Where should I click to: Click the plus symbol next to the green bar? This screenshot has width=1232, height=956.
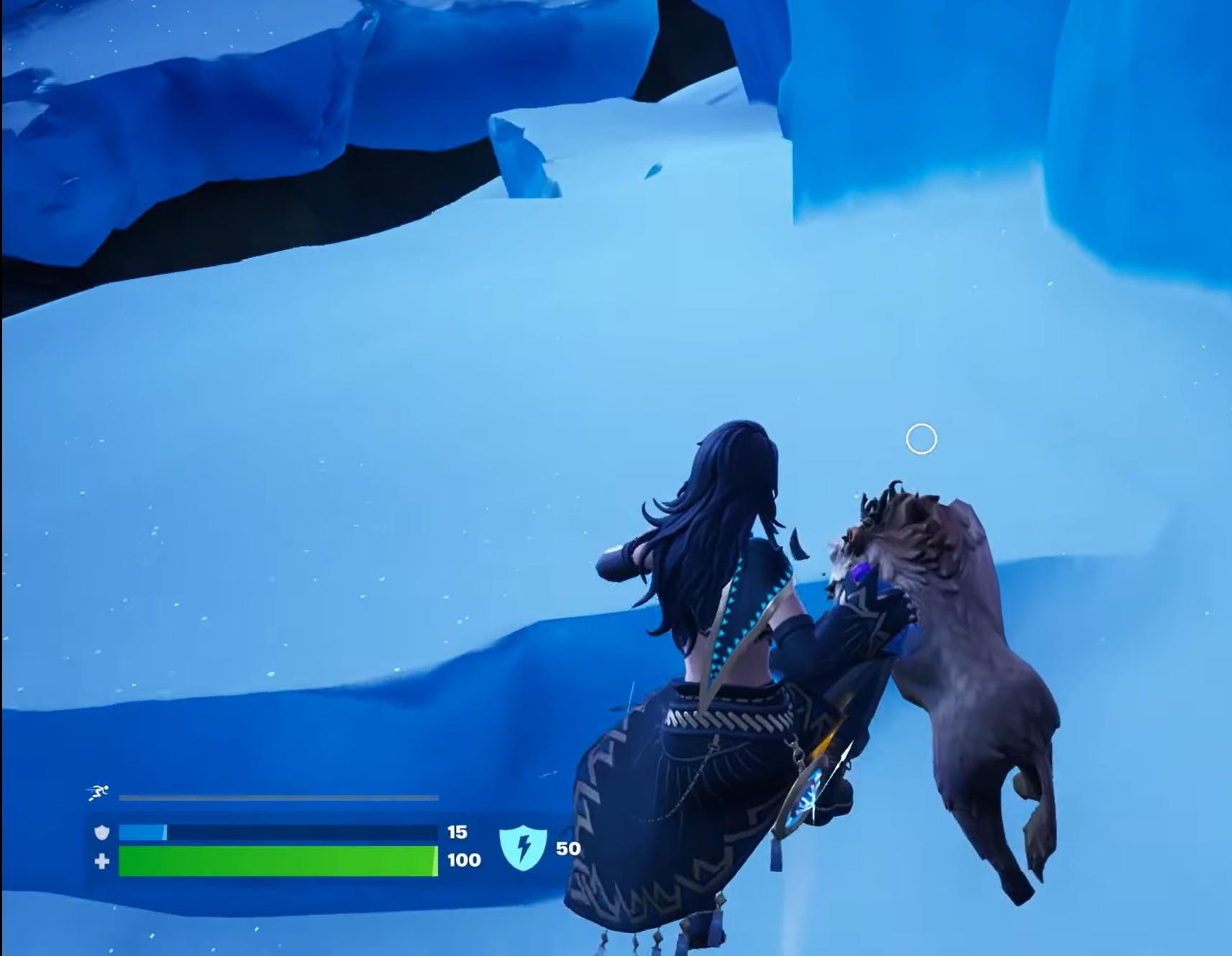(x=101, y=860)
